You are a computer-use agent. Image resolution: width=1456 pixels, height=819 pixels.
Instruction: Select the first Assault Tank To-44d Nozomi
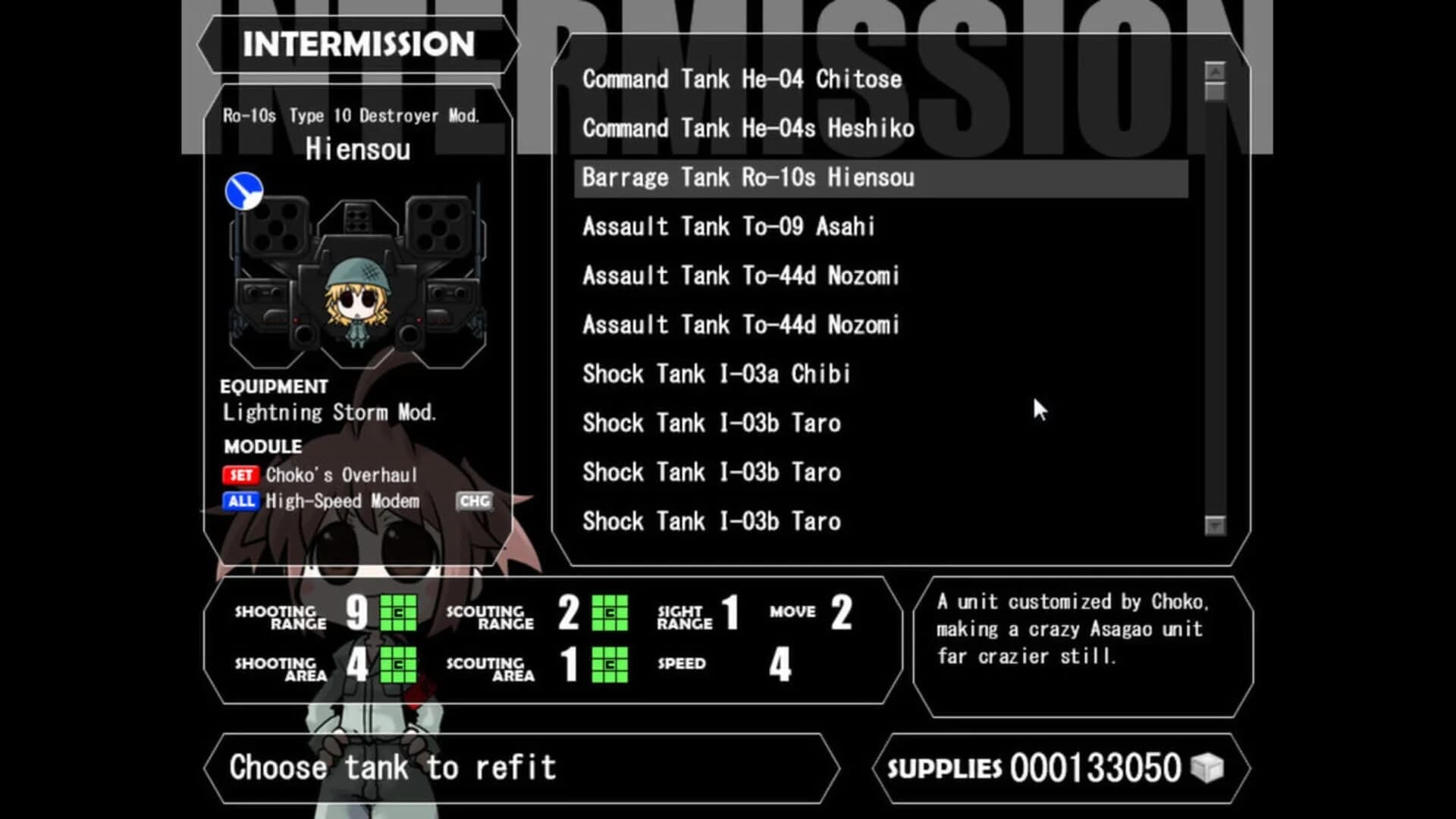[740, 275]
